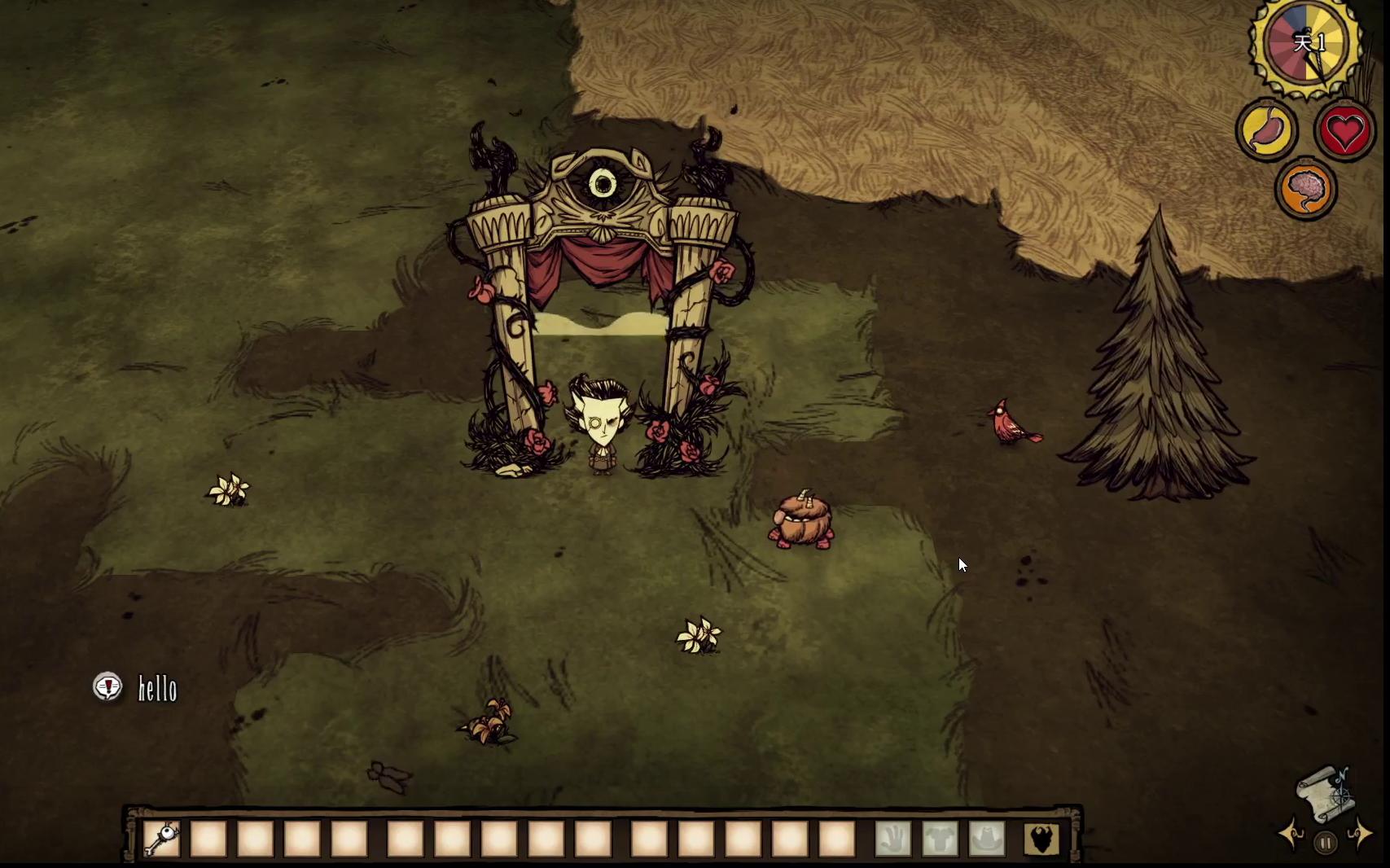Pause the game
The height and width of the screenshot is (868, 1390).
coord(1325,844)
